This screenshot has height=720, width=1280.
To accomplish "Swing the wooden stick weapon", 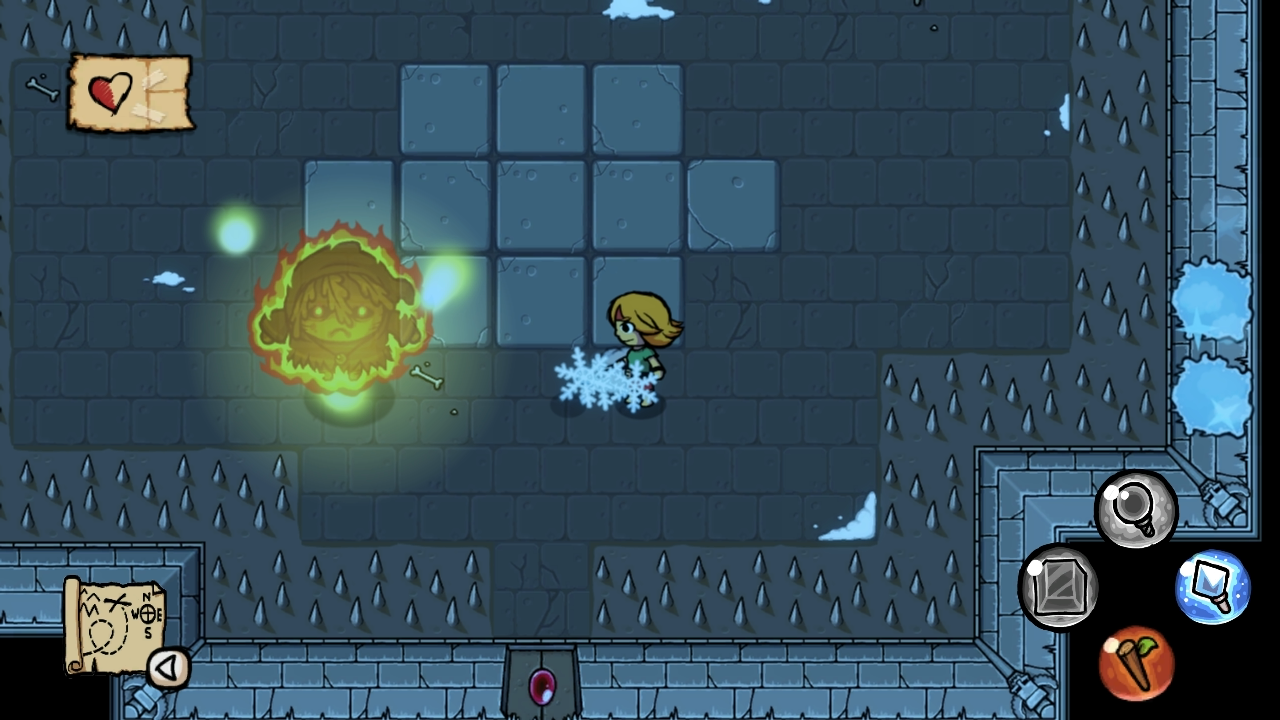I will tap(1136, 662).
